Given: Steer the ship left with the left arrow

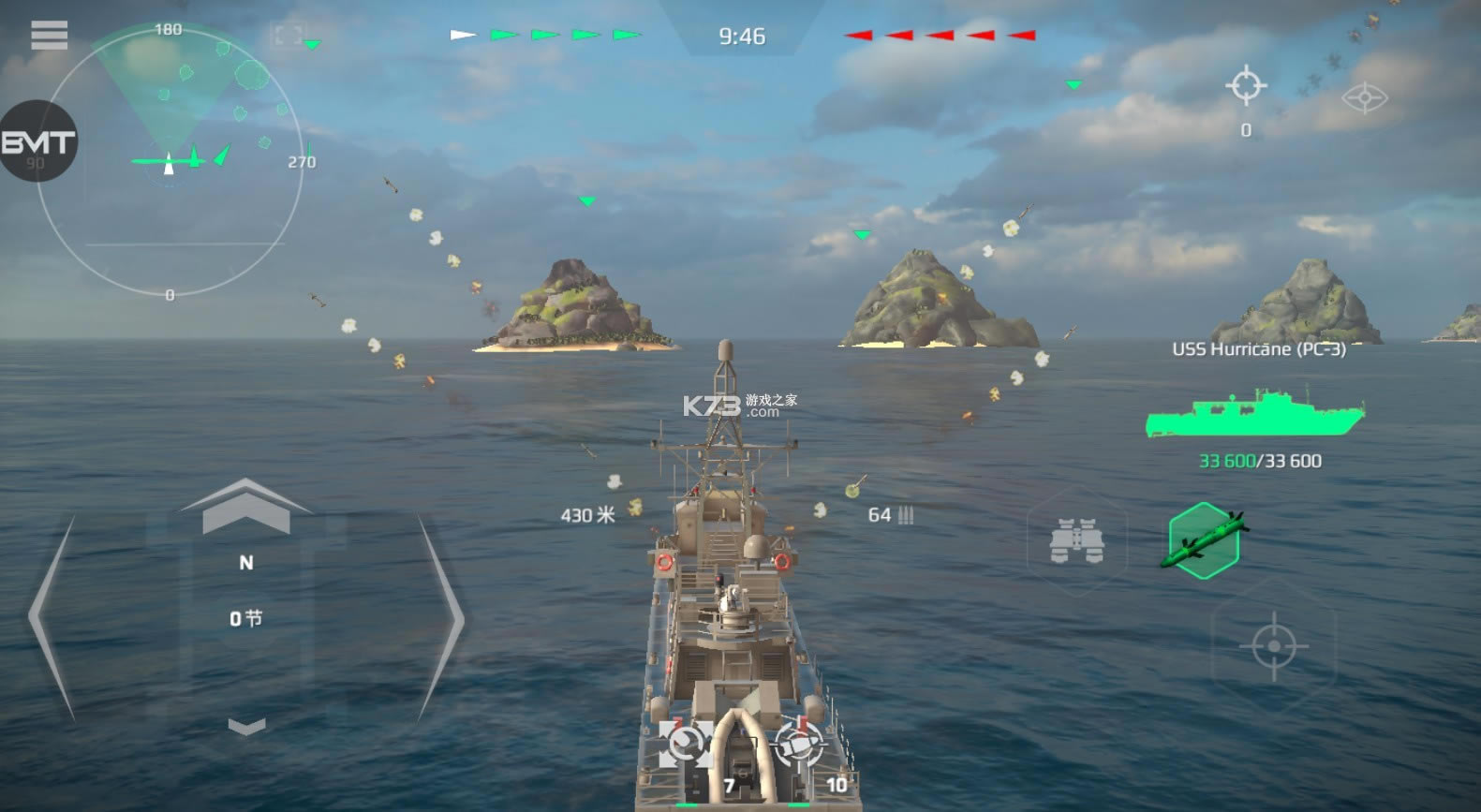Looking at the screenshot, I should tap(53, 618).
